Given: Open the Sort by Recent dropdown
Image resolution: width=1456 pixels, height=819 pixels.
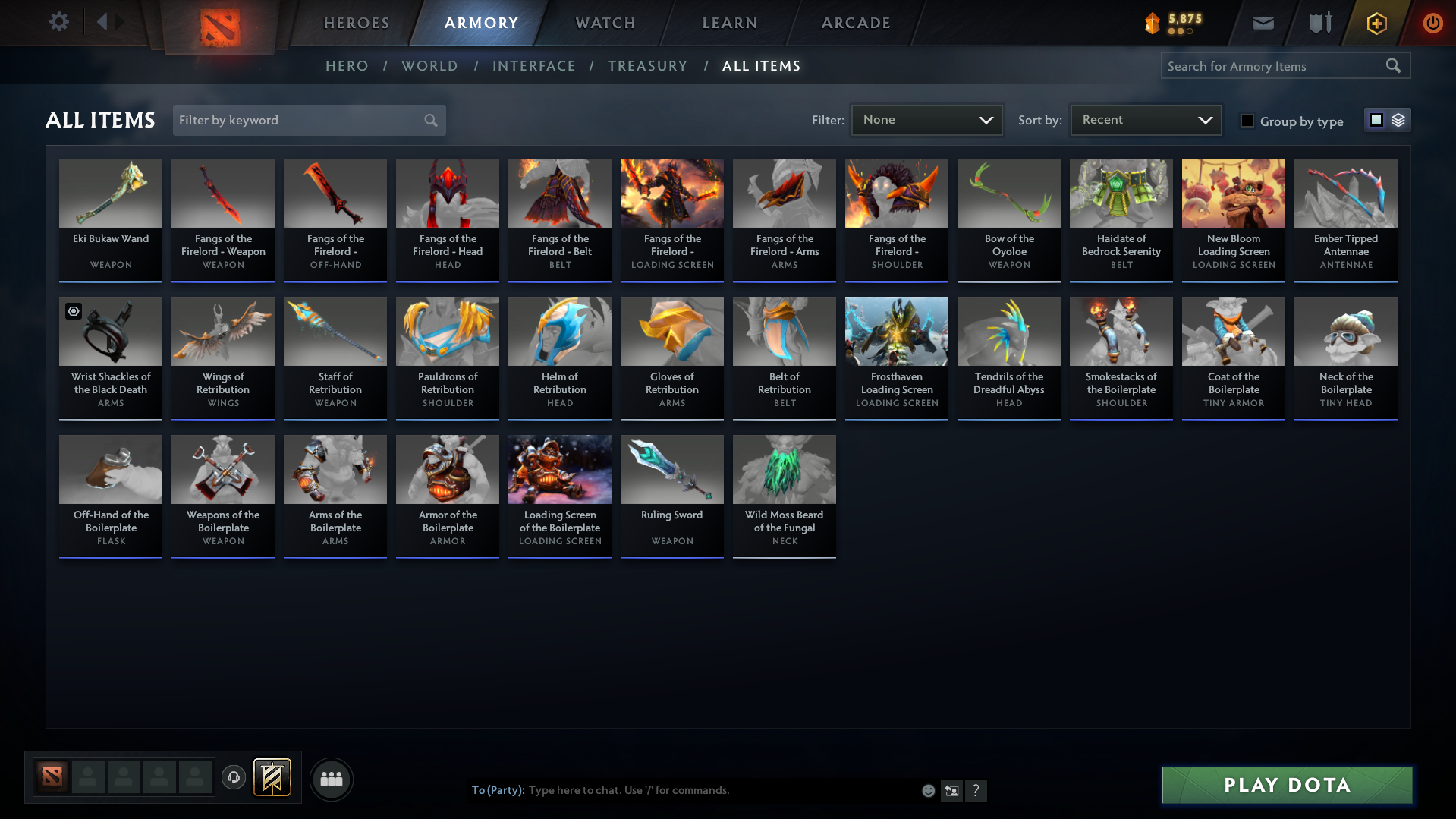Looking at the screenshot, I should pos(1145,119).
